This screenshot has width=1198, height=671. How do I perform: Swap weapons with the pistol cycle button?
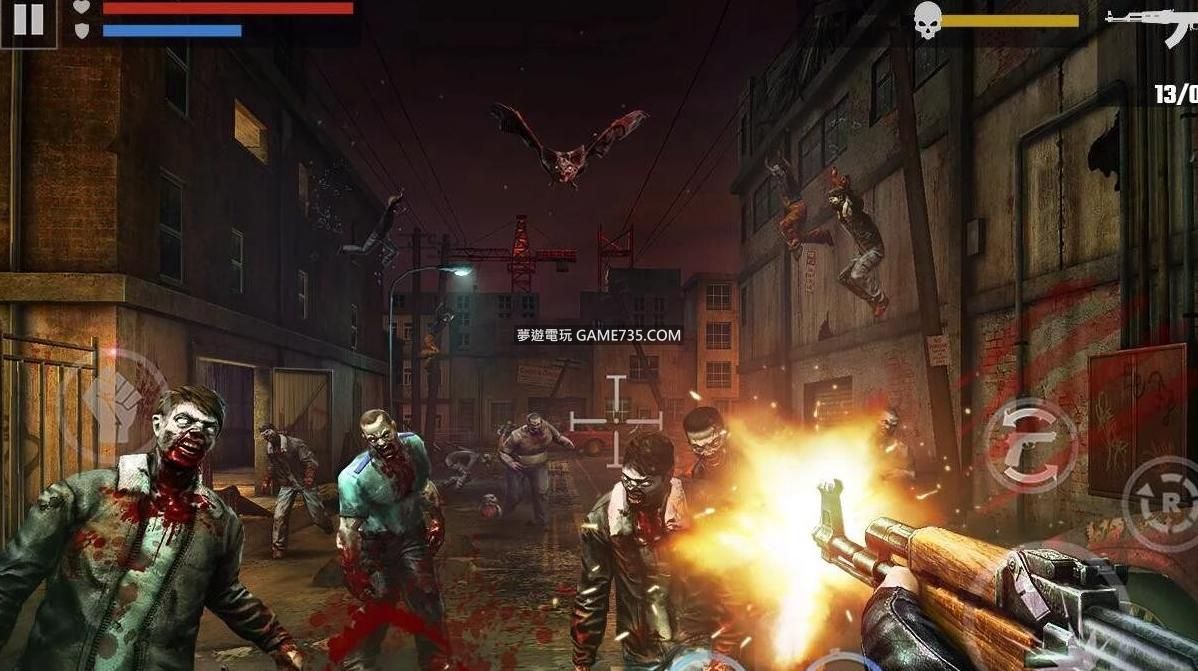(1030, 447)
